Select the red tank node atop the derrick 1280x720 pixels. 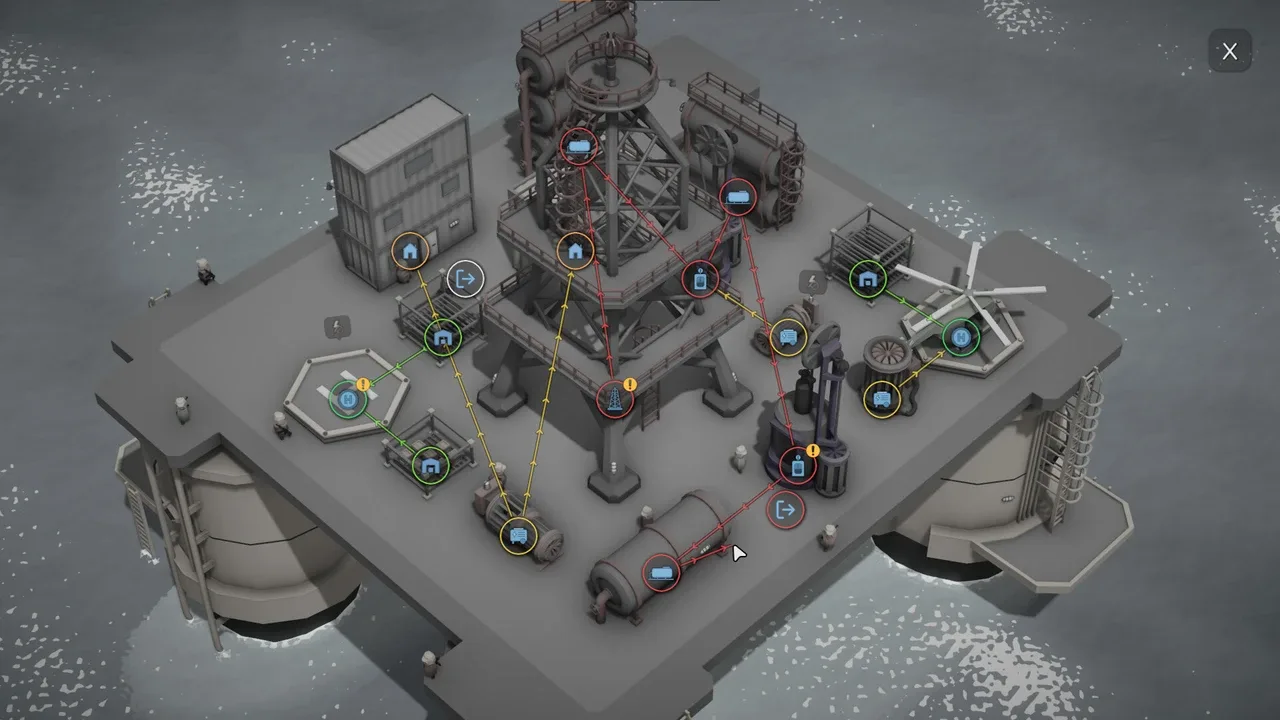(x=579, y=147)
